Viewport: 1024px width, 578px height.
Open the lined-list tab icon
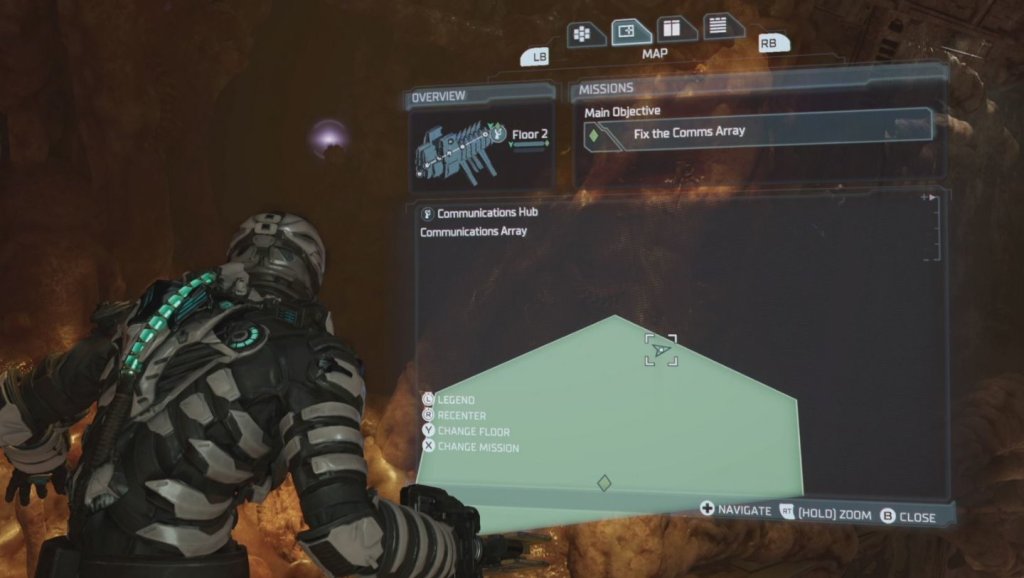[x=720, y=26]
